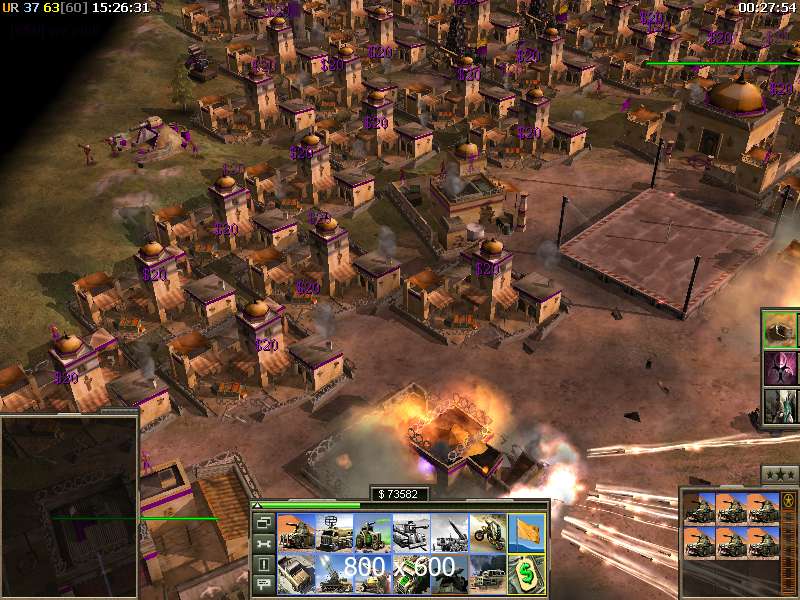The width and height of the screenshot is (800, 600).
Task: Queue the Quad Cannon firing skyward
Action: (x=333, y=574)
